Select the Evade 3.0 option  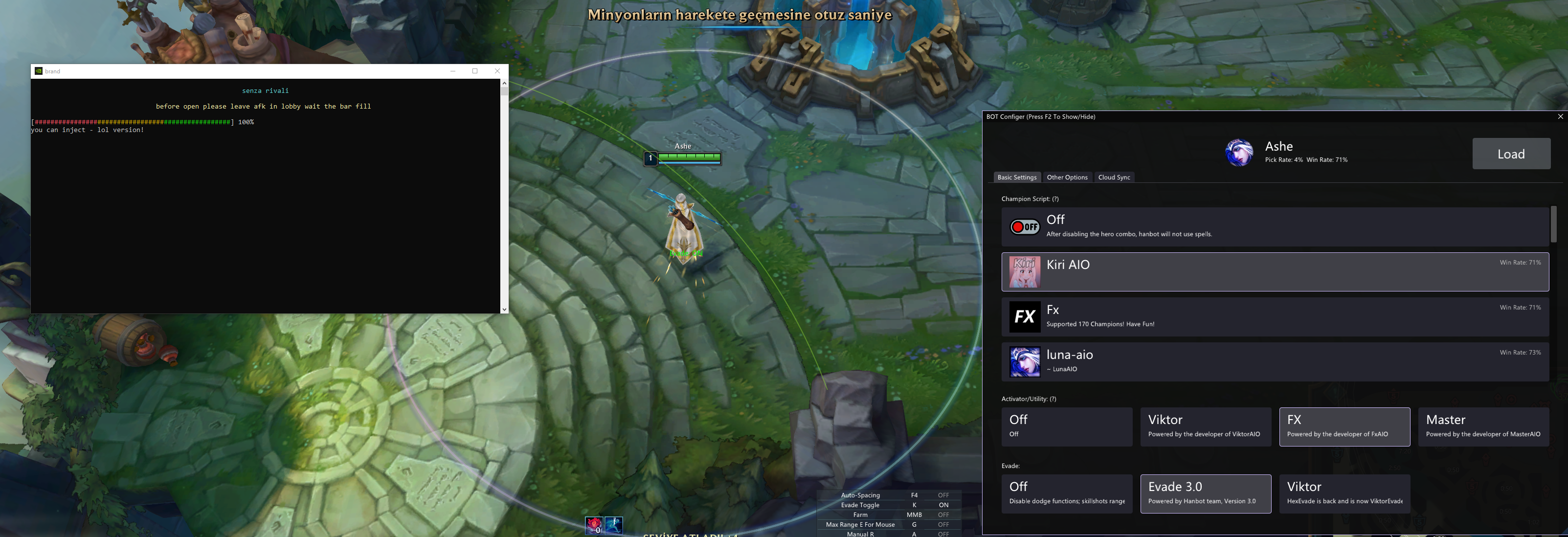point(1205,493)
